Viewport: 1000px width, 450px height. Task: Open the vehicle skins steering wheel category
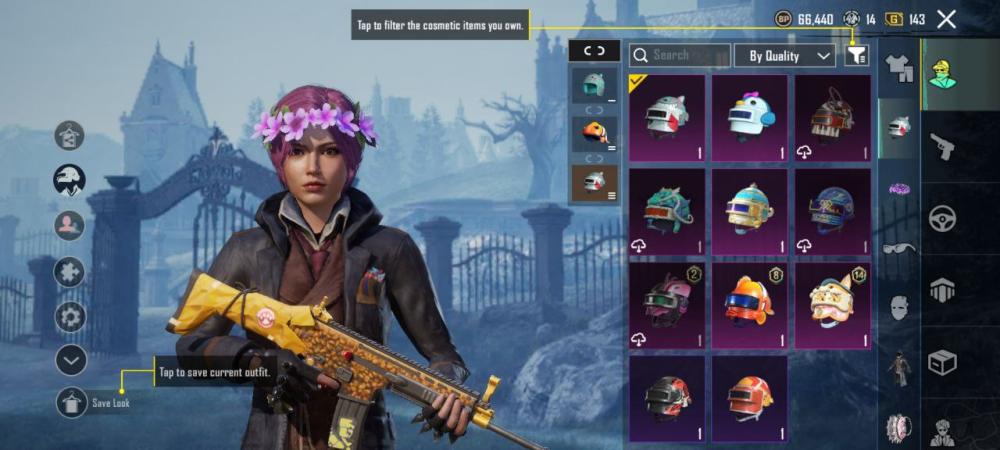pos(943,219)
